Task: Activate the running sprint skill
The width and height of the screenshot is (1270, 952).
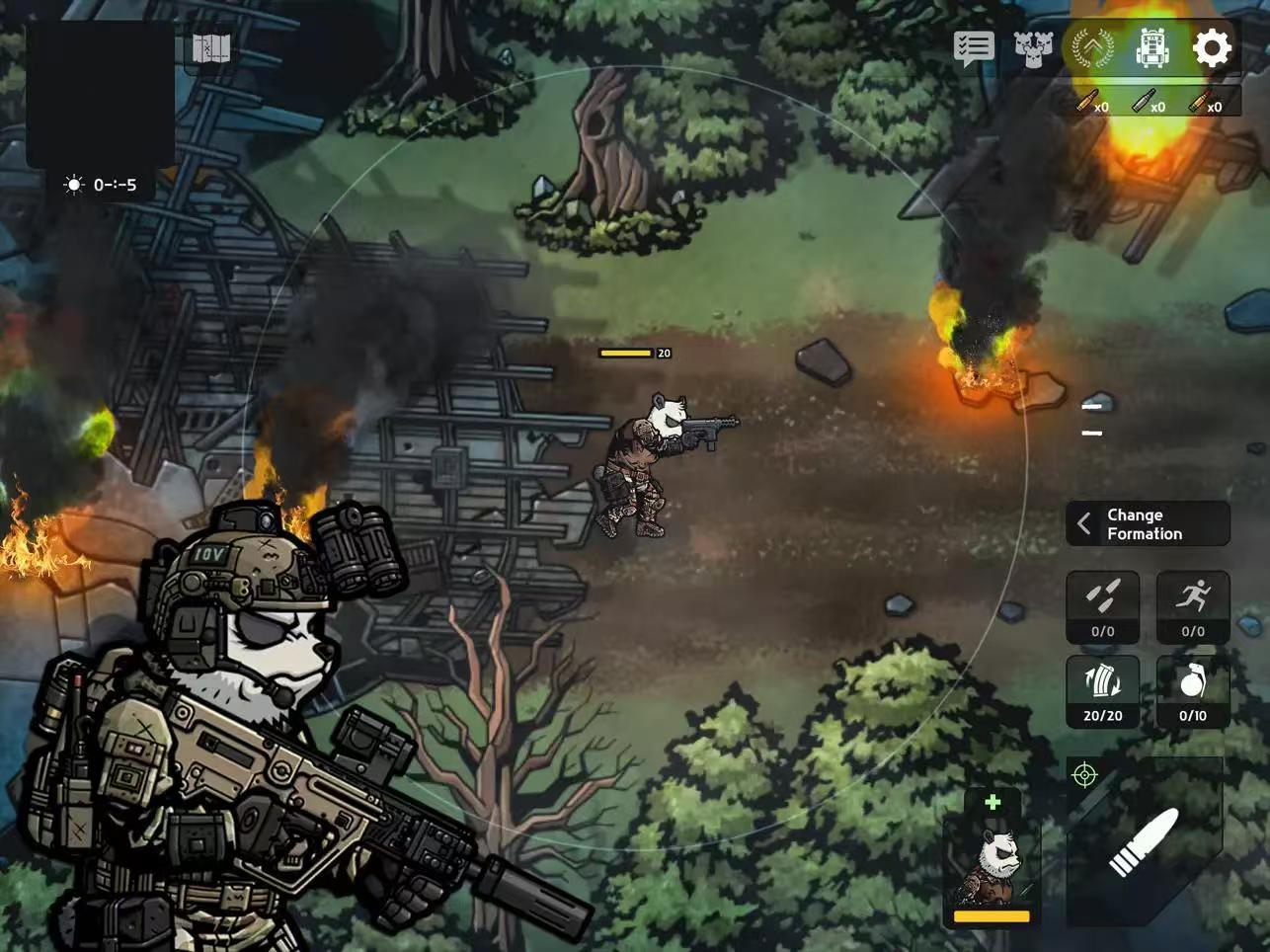Action: [x=1193, y=606]
